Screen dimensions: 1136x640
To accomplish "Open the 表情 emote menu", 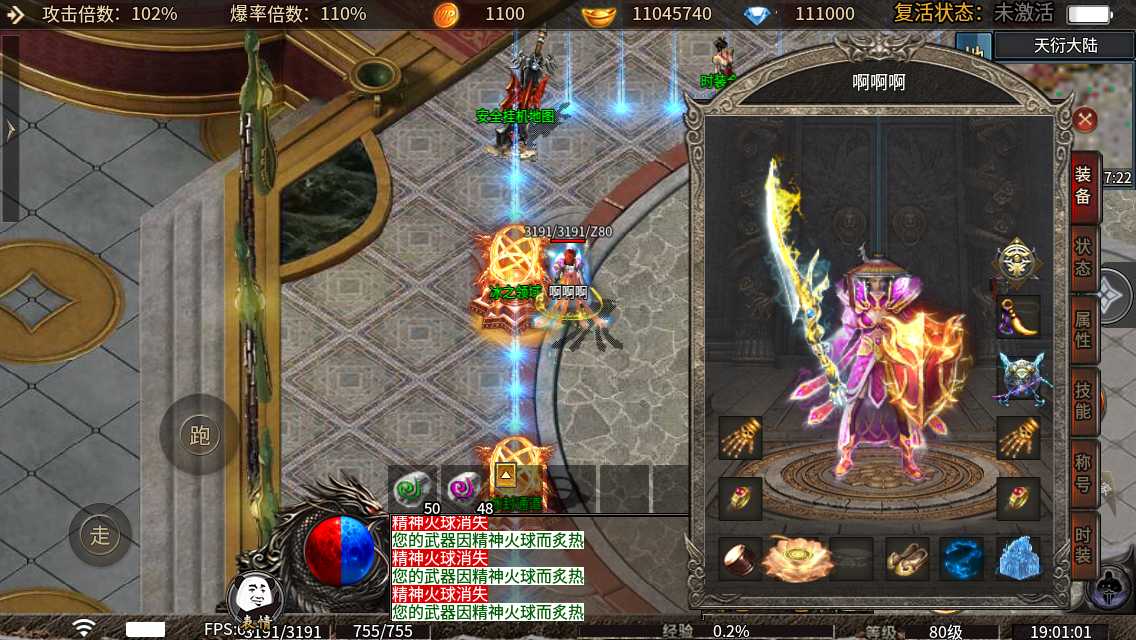I will coord(255,603).
